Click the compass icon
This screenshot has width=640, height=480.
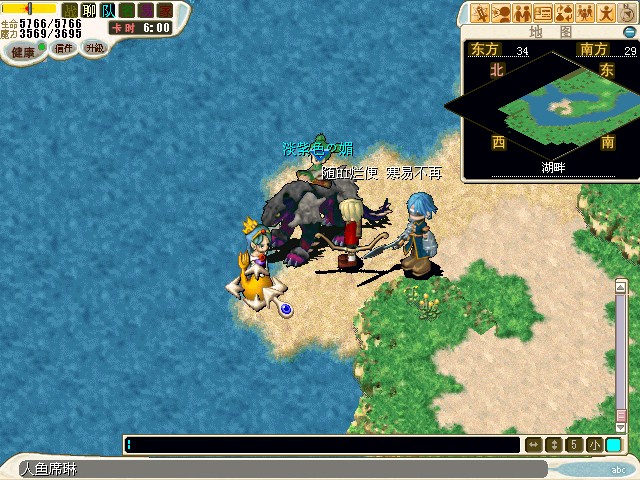click(x=627, y=13)
